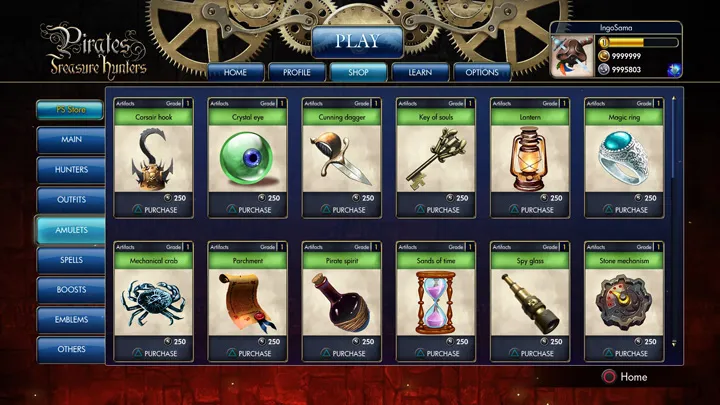Start the game with the PLAY button
This screenshot has height=405, width=720.
[357, 41]
